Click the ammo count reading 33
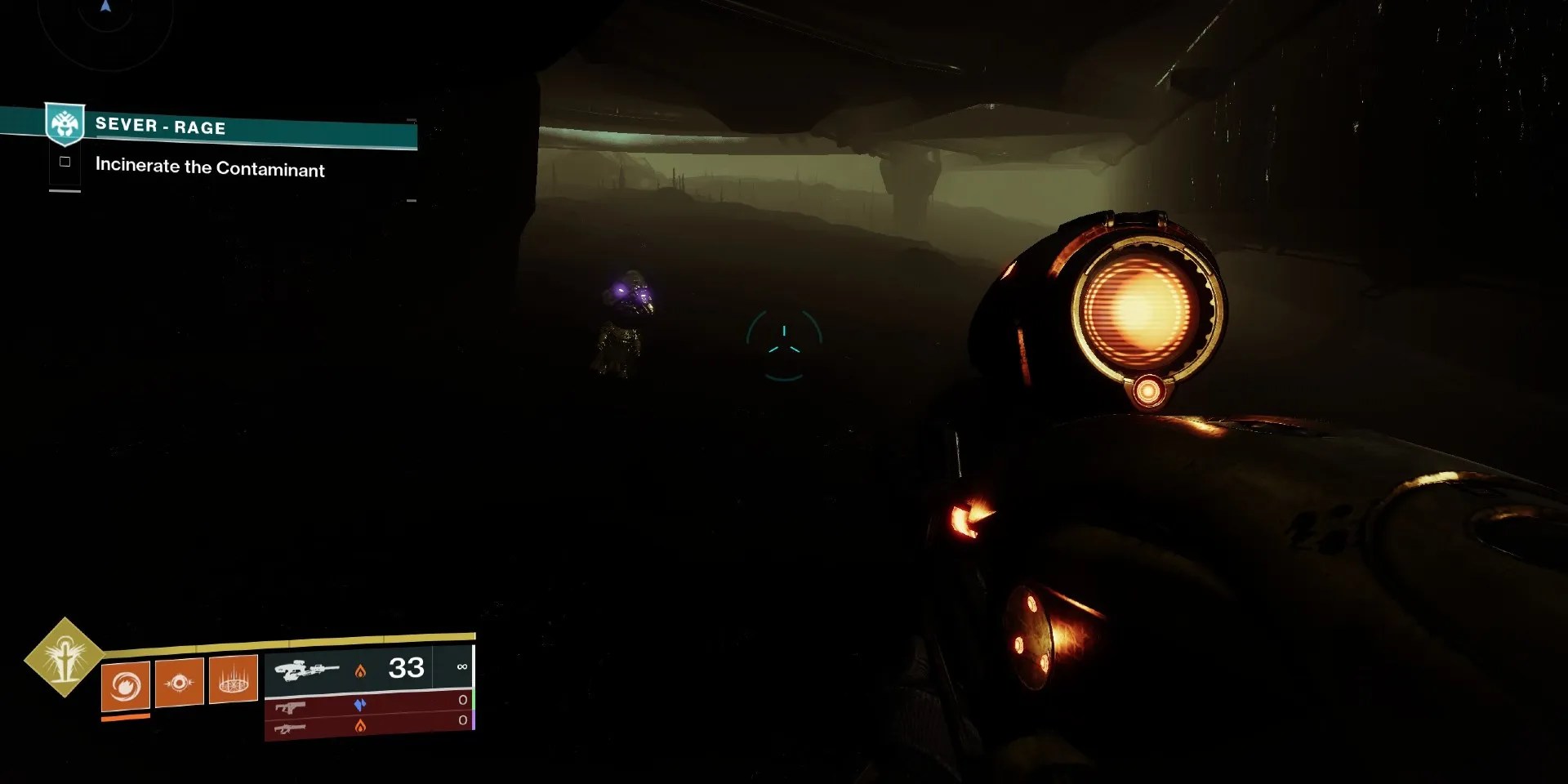 [407, 668]
